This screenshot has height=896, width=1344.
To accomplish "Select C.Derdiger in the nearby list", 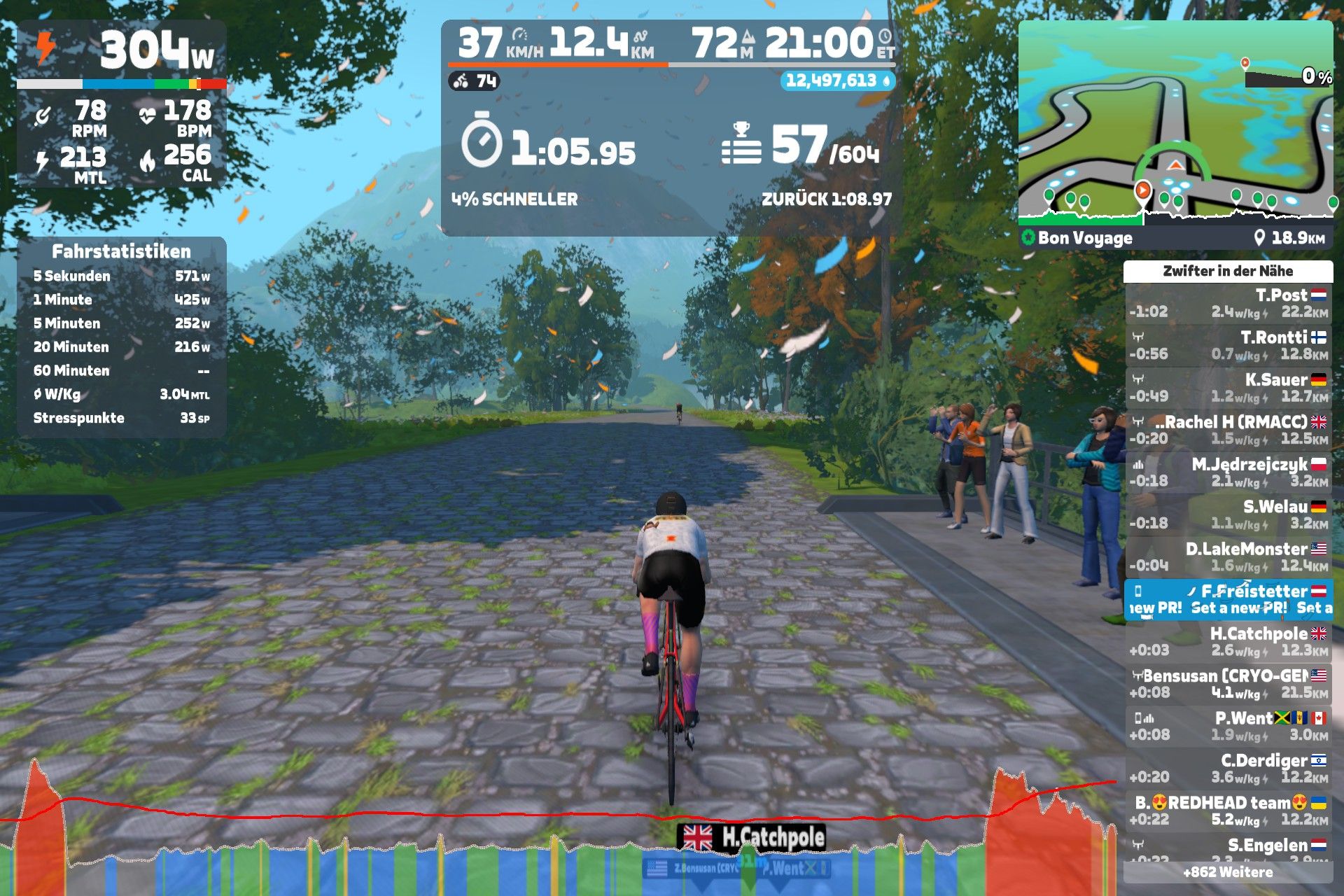I will click(1228, 768).
